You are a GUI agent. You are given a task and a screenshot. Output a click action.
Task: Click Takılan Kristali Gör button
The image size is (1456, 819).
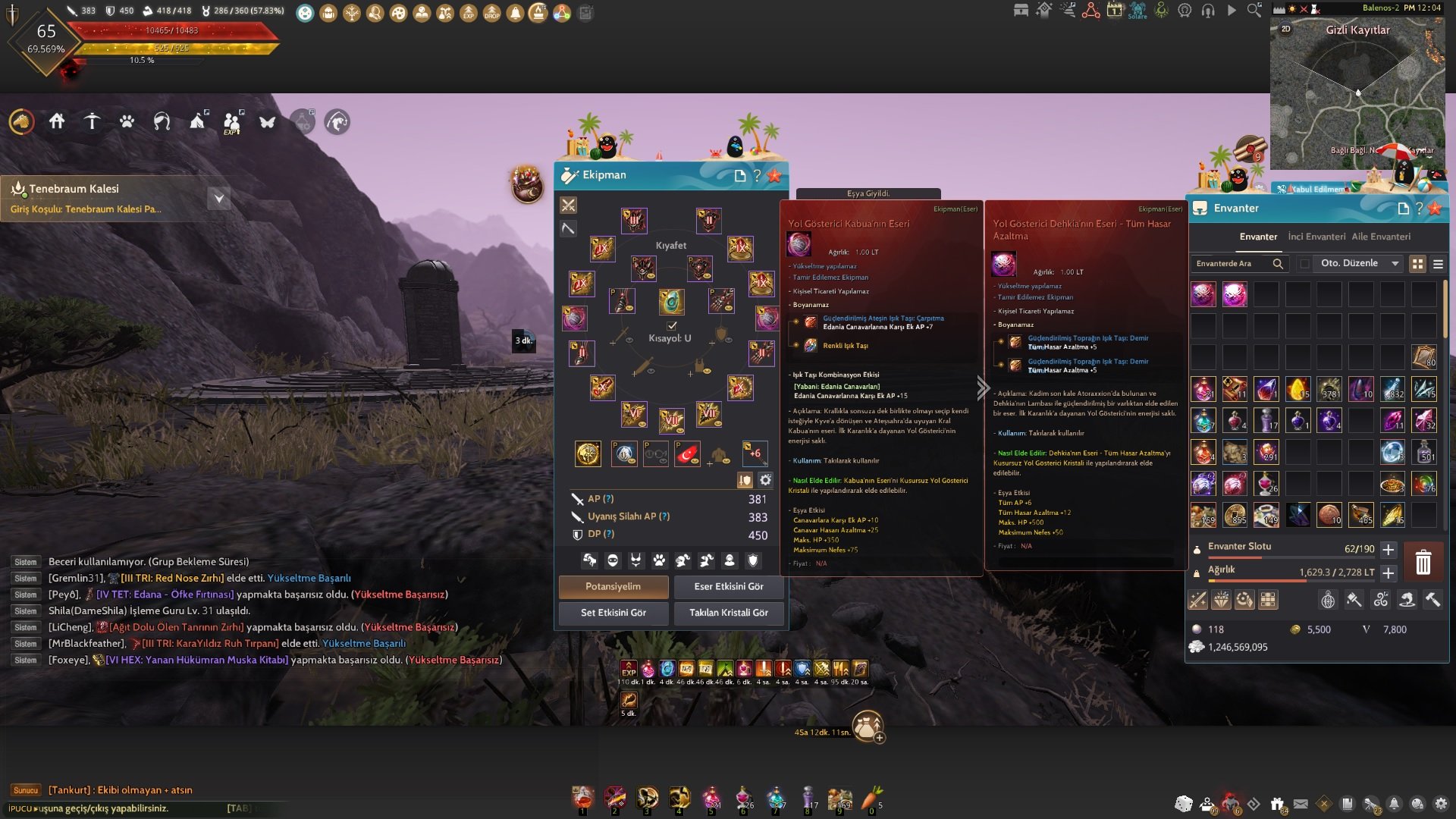pos(728,613)
